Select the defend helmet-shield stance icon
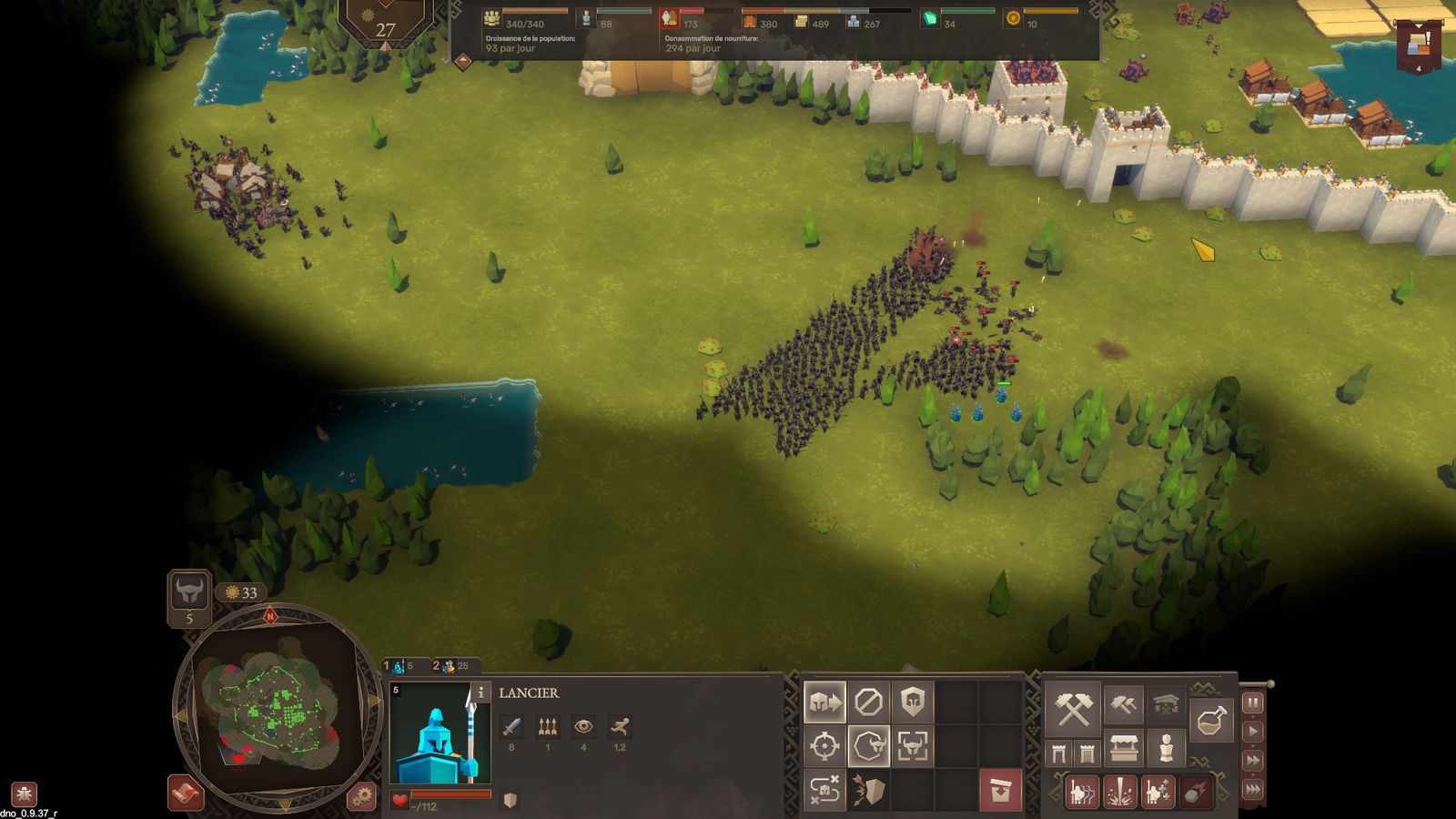Screen dimensions: 1456x819 tap(912, 703)
